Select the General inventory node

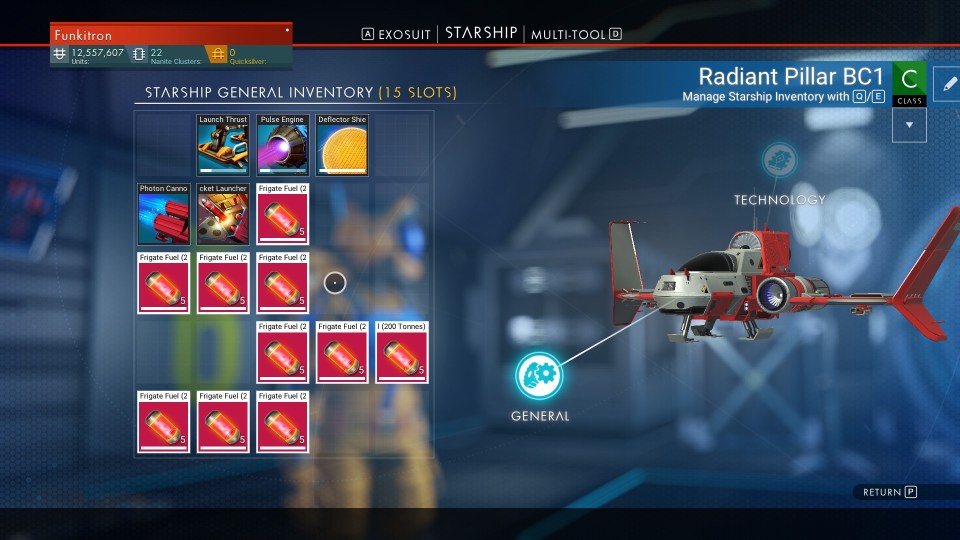(x=539, y=376)
